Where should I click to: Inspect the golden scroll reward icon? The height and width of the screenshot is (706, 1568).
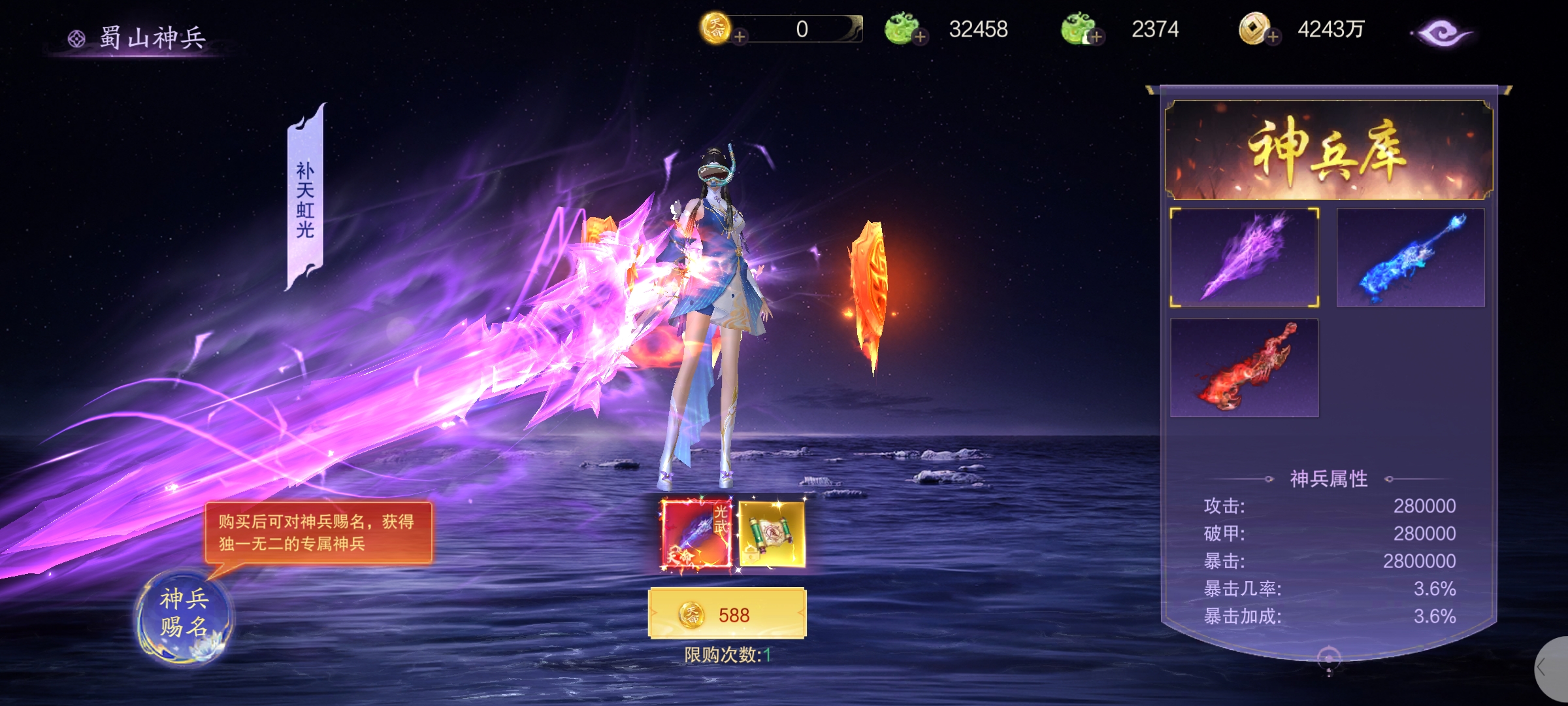click(x=772, y=535)
